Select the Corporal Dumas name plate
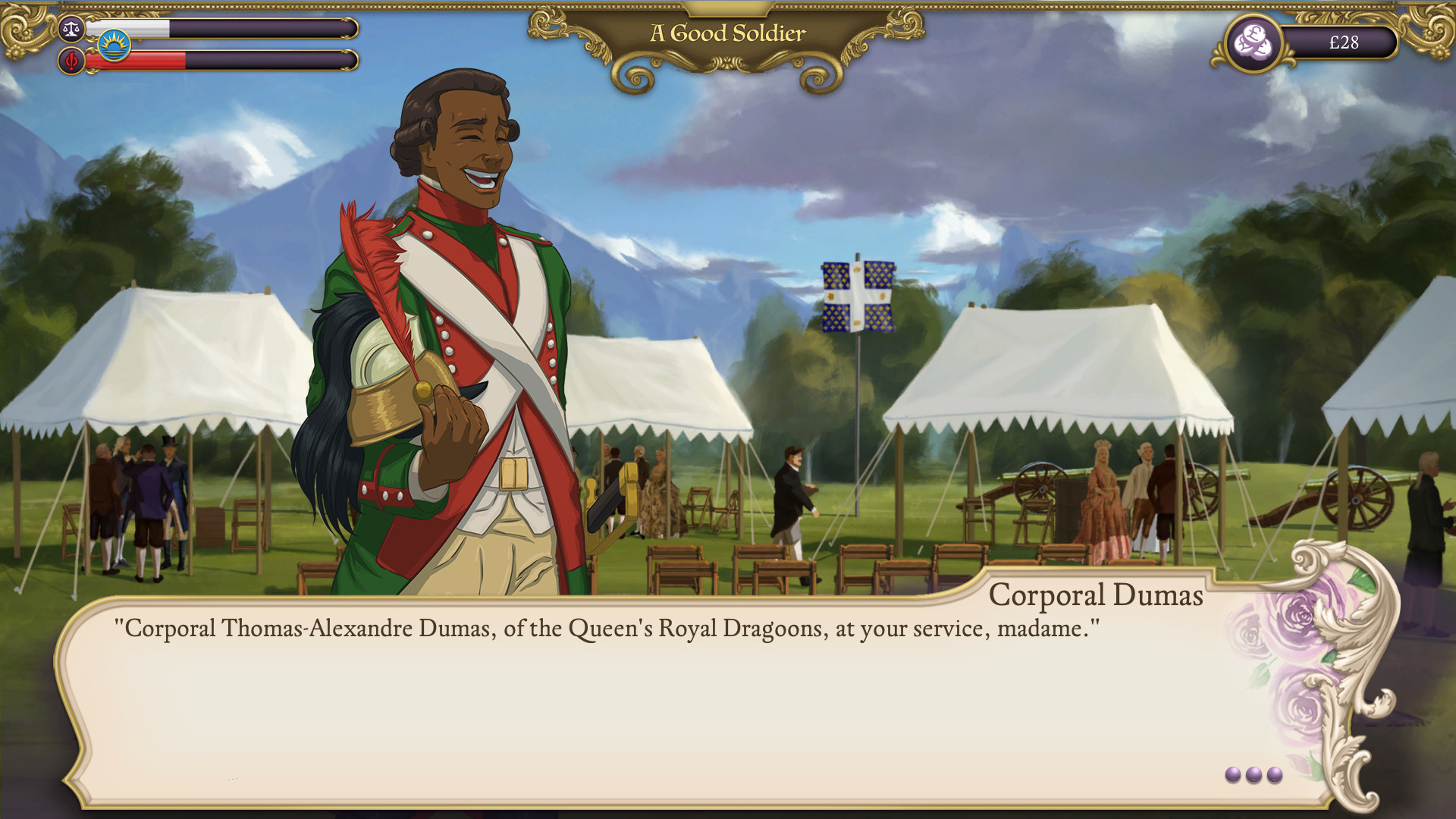This screenshot has width=1456, height=819. point(1097,597)
